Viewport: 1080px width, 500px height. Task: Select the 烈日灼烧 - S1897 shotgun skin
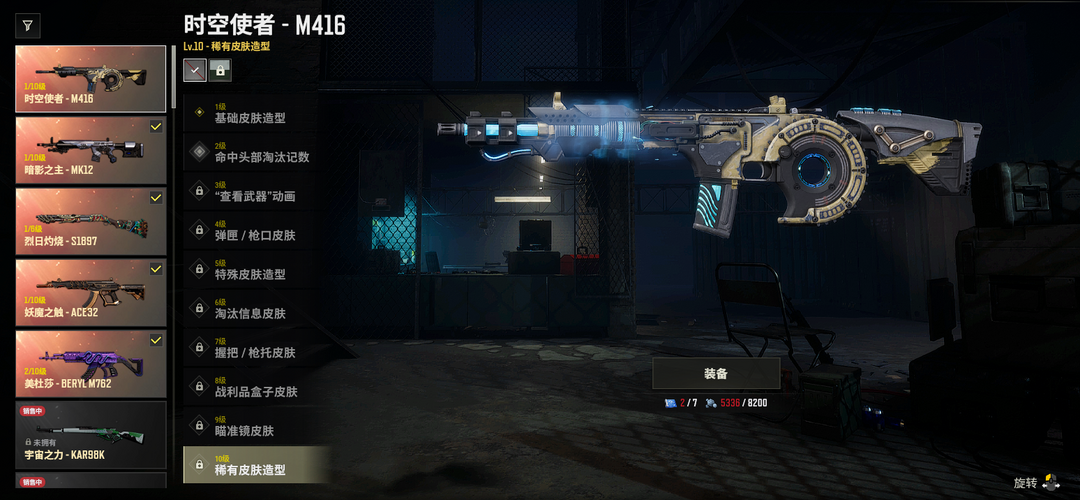click(91, 221)
